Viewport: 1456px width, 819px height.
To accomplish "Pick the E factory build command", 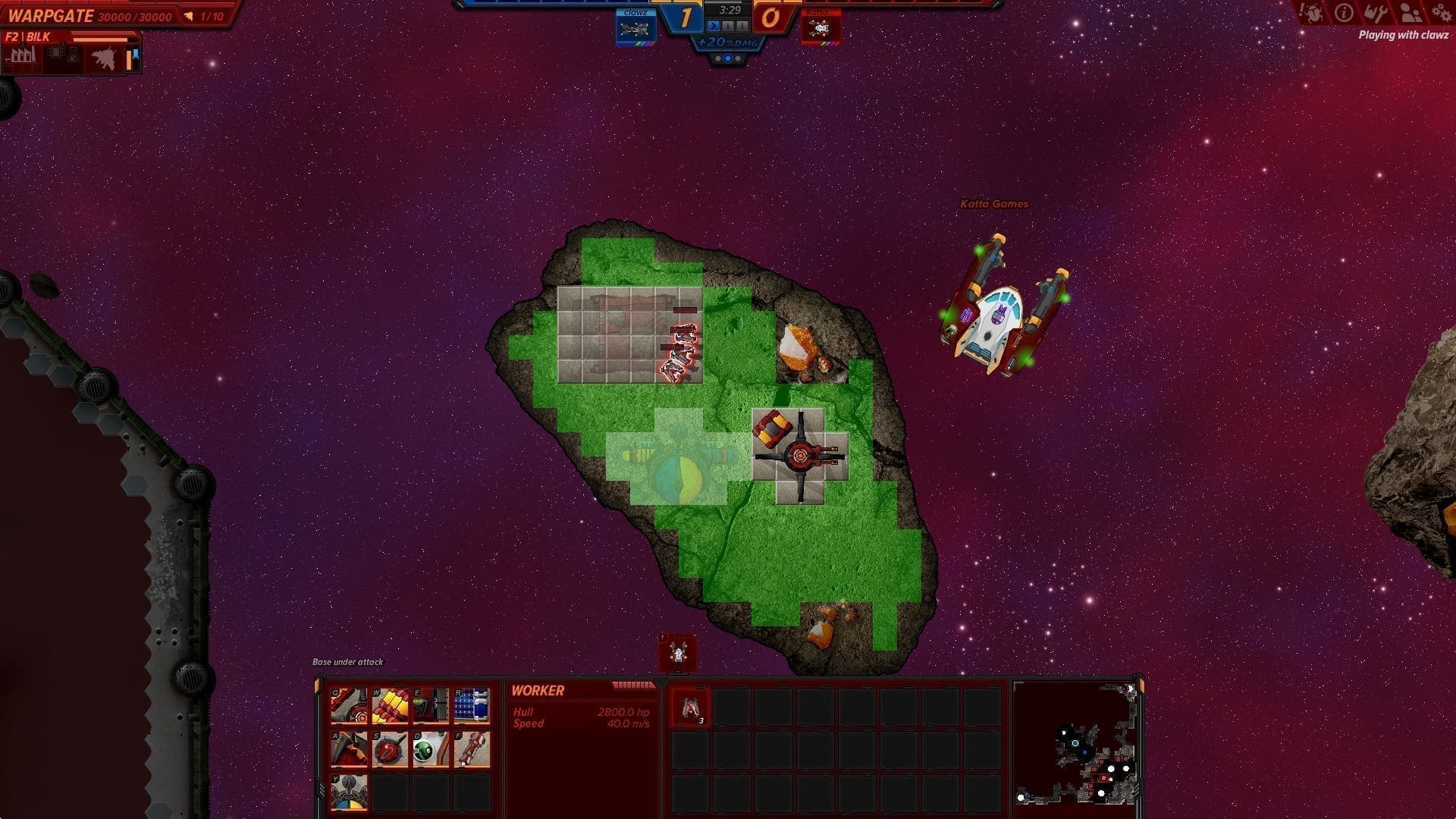I will click(431, 707).
